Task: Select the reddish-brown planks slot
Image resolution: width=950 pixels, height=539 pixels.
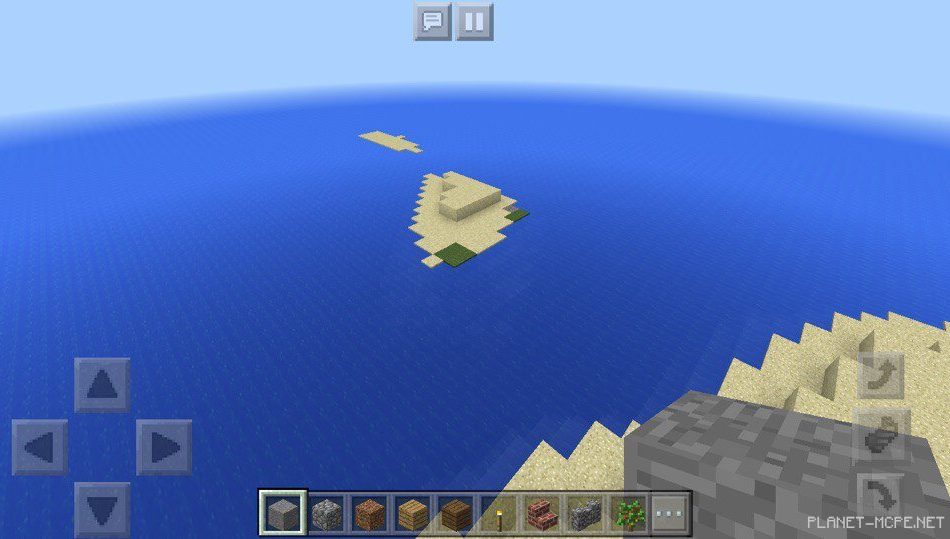Action: [368, 513]
